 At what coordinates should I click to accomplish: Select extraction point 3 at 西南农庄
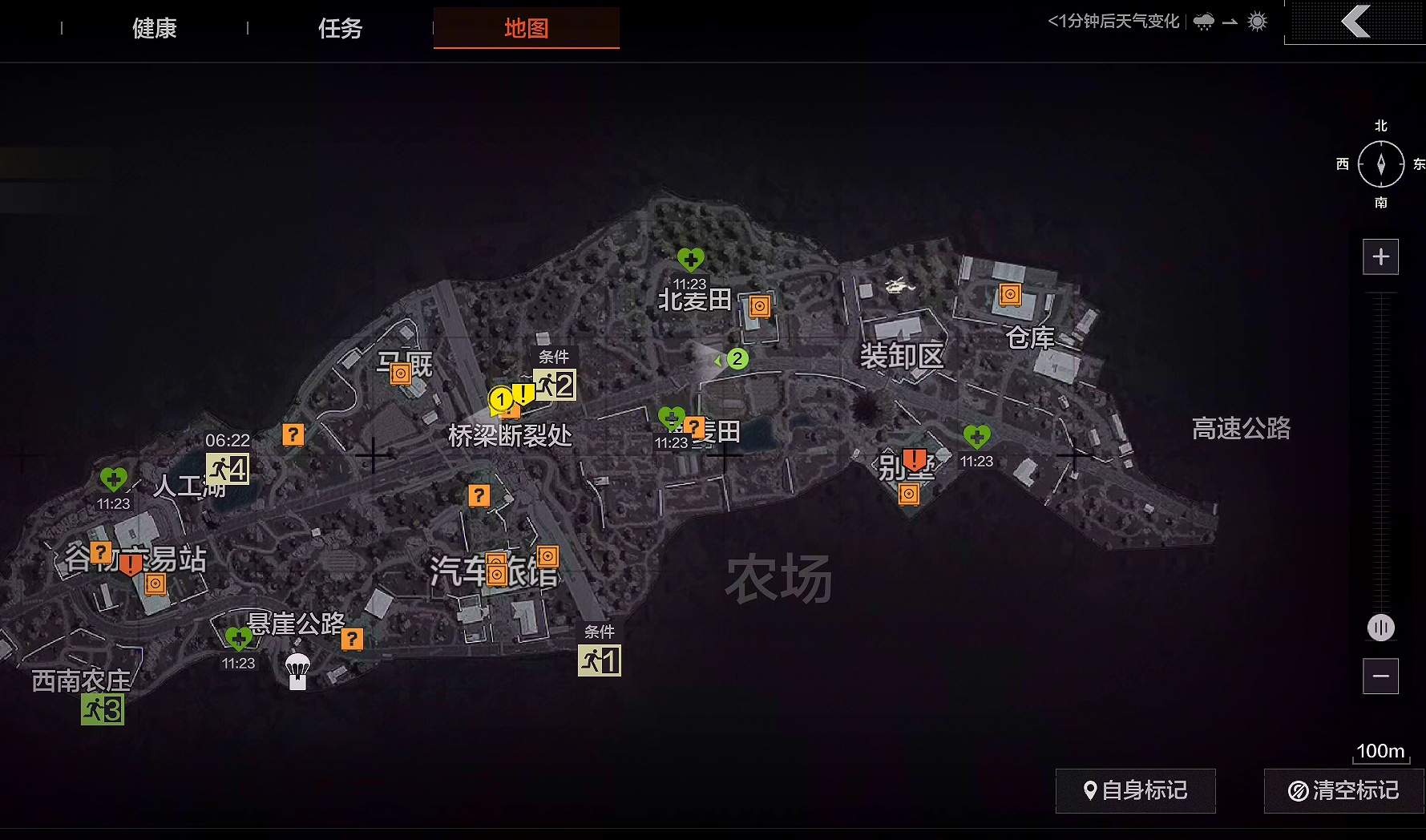pos(103,709)
